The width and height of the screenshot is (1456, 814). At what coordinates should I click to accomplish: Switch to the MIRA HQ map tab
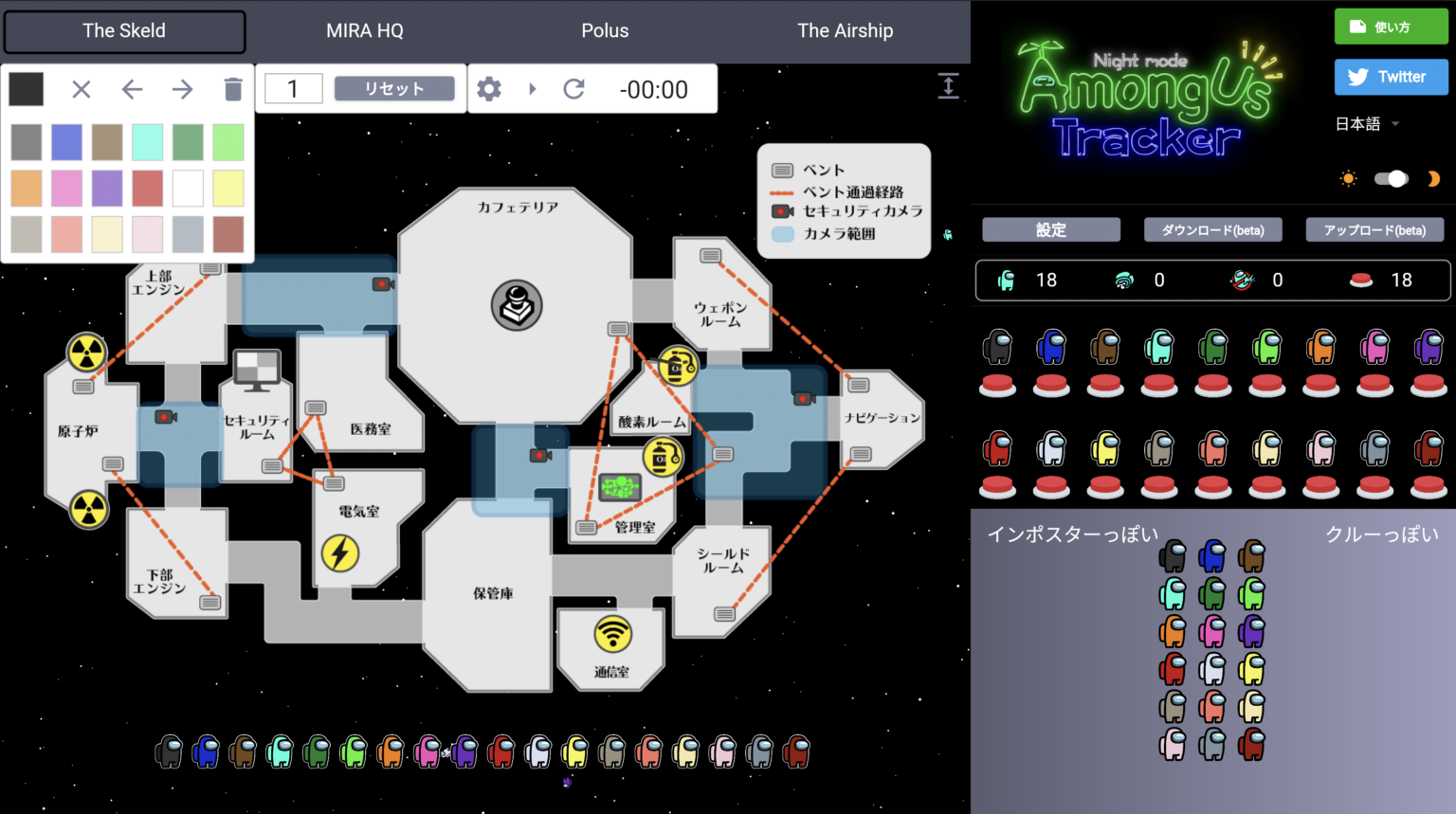click(x=365, y=30)
